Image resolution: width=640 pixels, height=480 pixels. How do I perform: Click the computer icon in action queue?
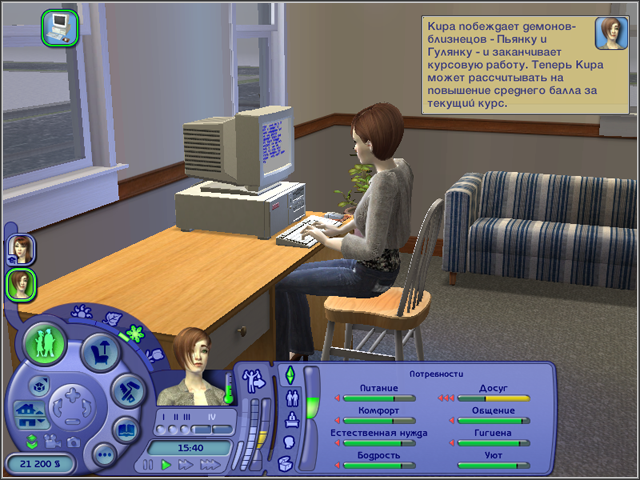pyautogui.click(x=58, y=25)
